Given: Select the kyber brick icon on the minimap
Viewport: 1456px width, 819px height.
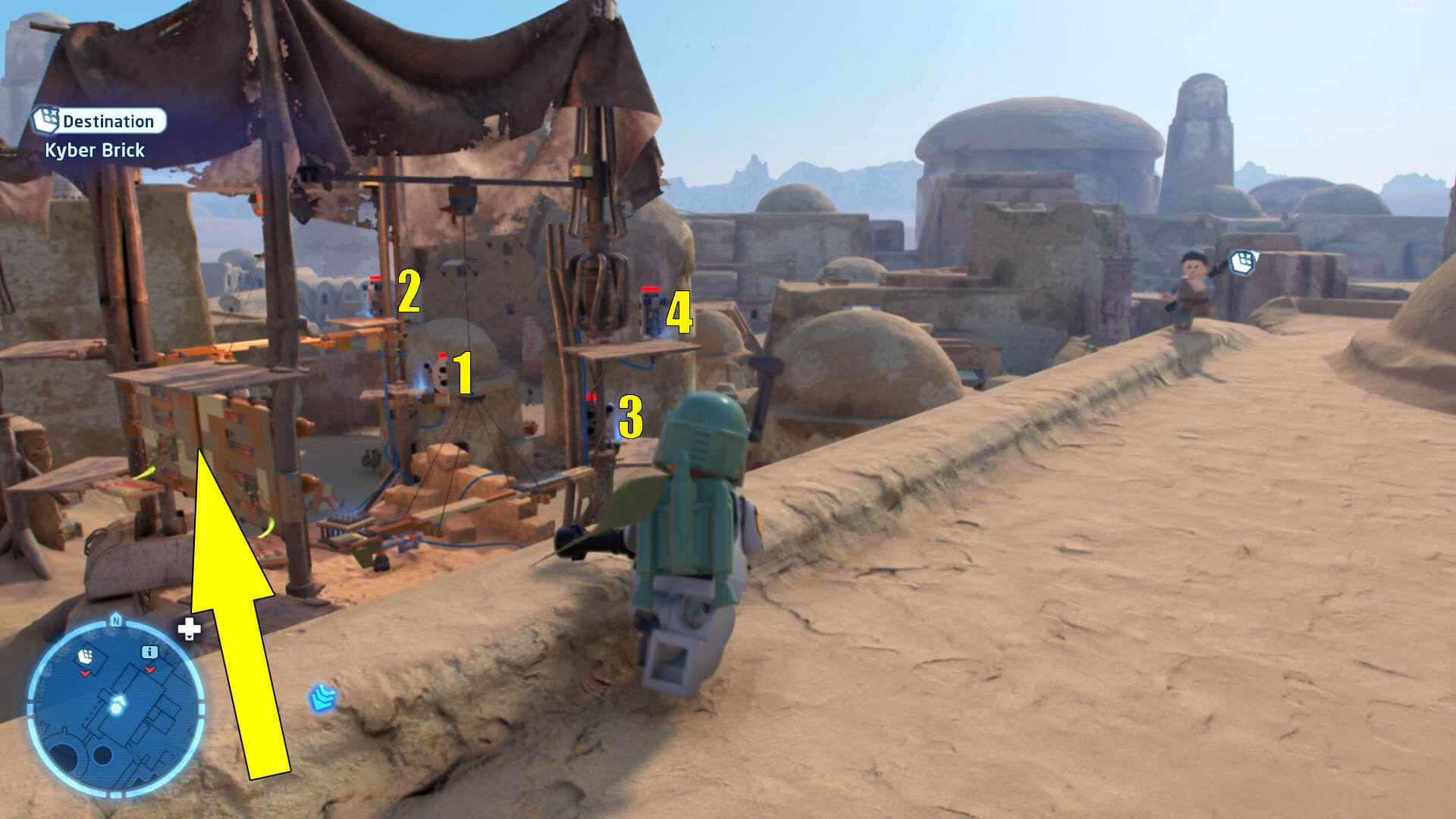Looking at the screenshot, I should (85, 655).
